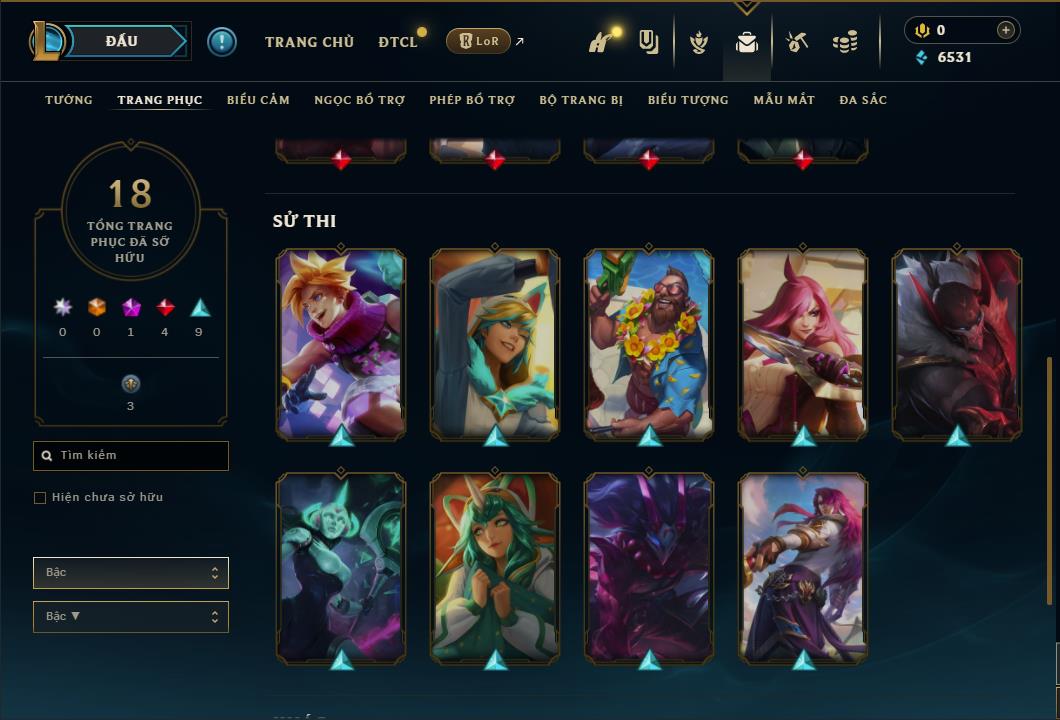Open the exclamation mark alert icon
The width and height of the screenshot is (1060, 720).
tap(221, 41)
